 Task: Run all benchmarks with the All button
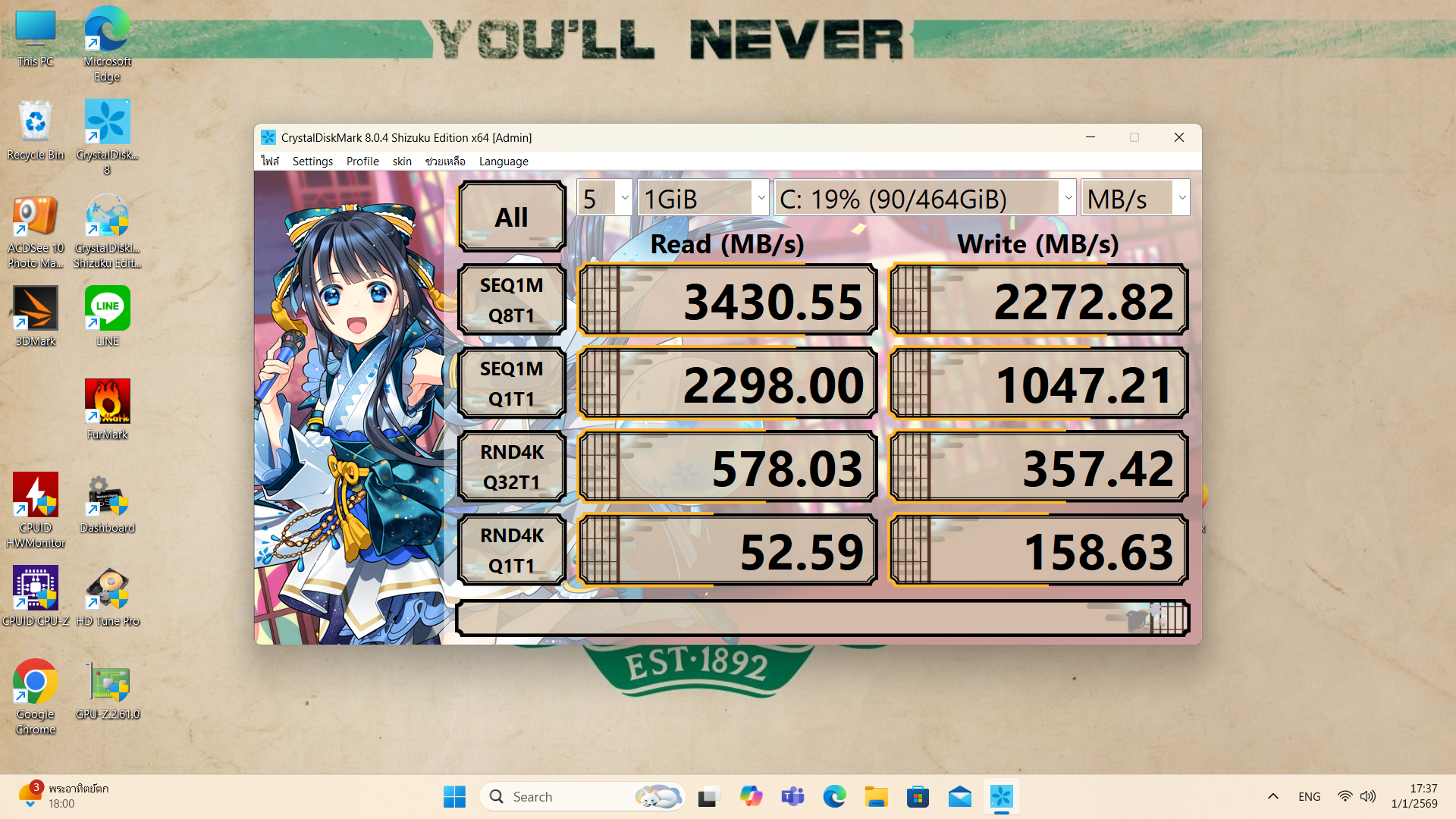(x=512, y=218)
